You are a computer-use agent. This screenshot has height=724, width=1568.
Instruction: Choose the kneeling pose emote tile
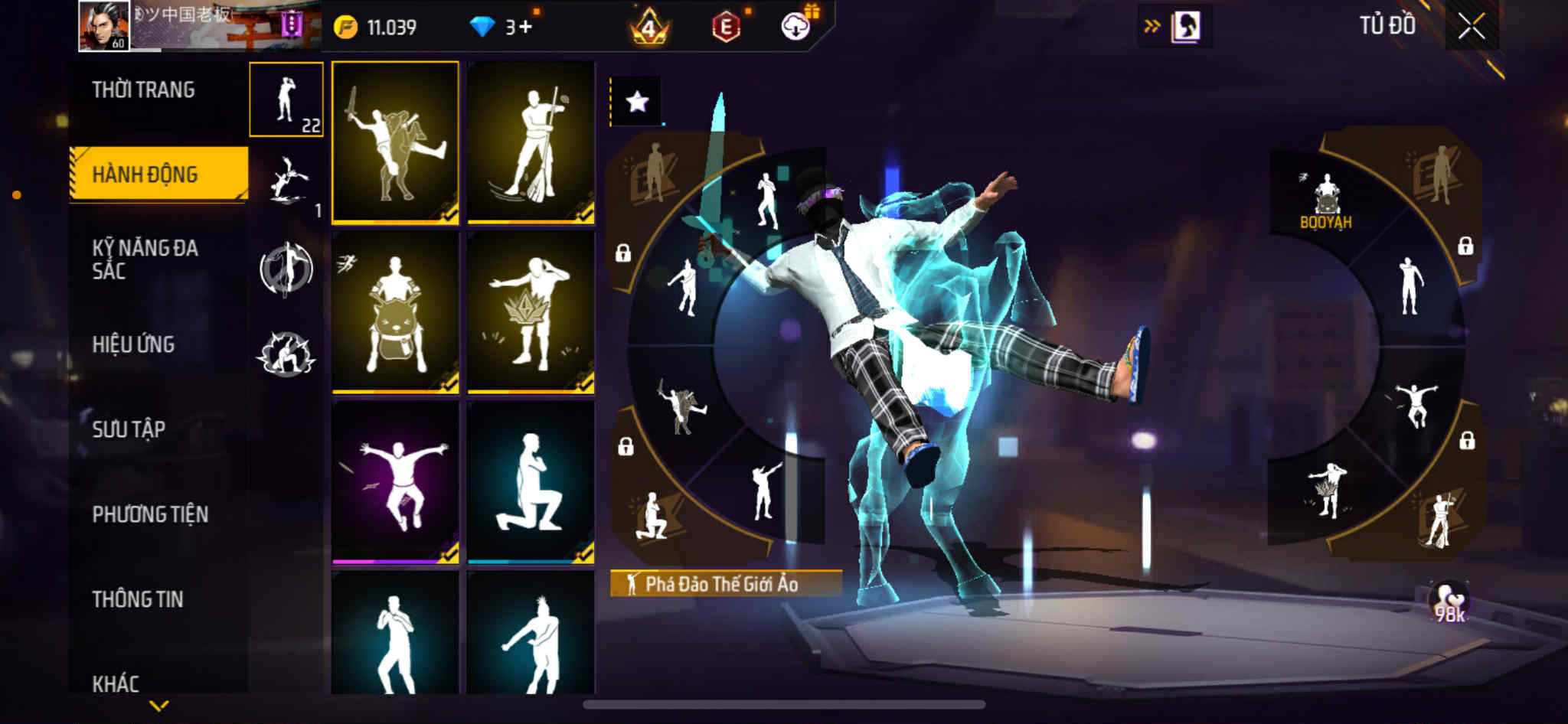coord(531,482)
